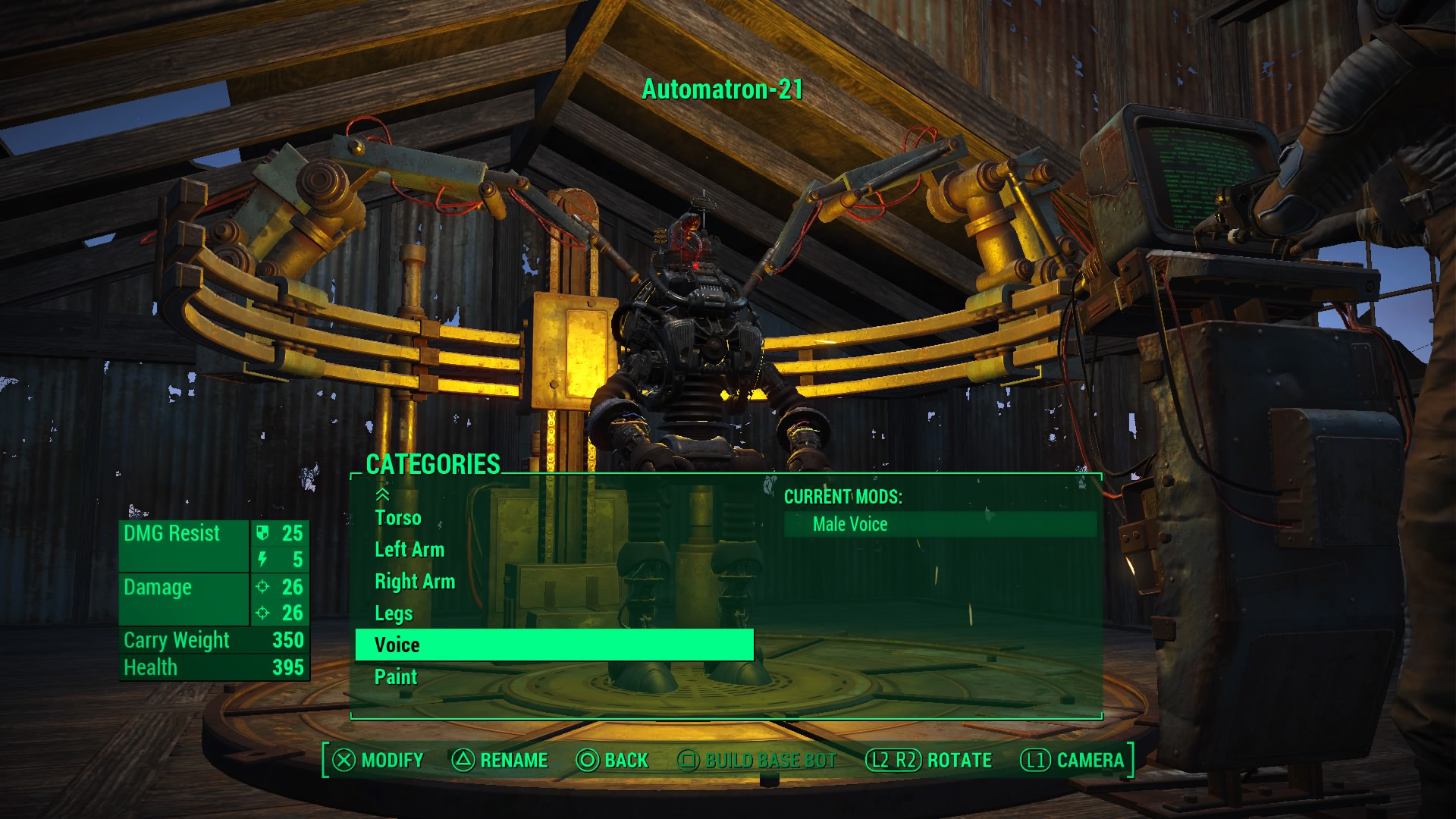Open the Paint category
Image resolution: width=1456 pixels, height=819 pixels.
click(x=396, y=677)
